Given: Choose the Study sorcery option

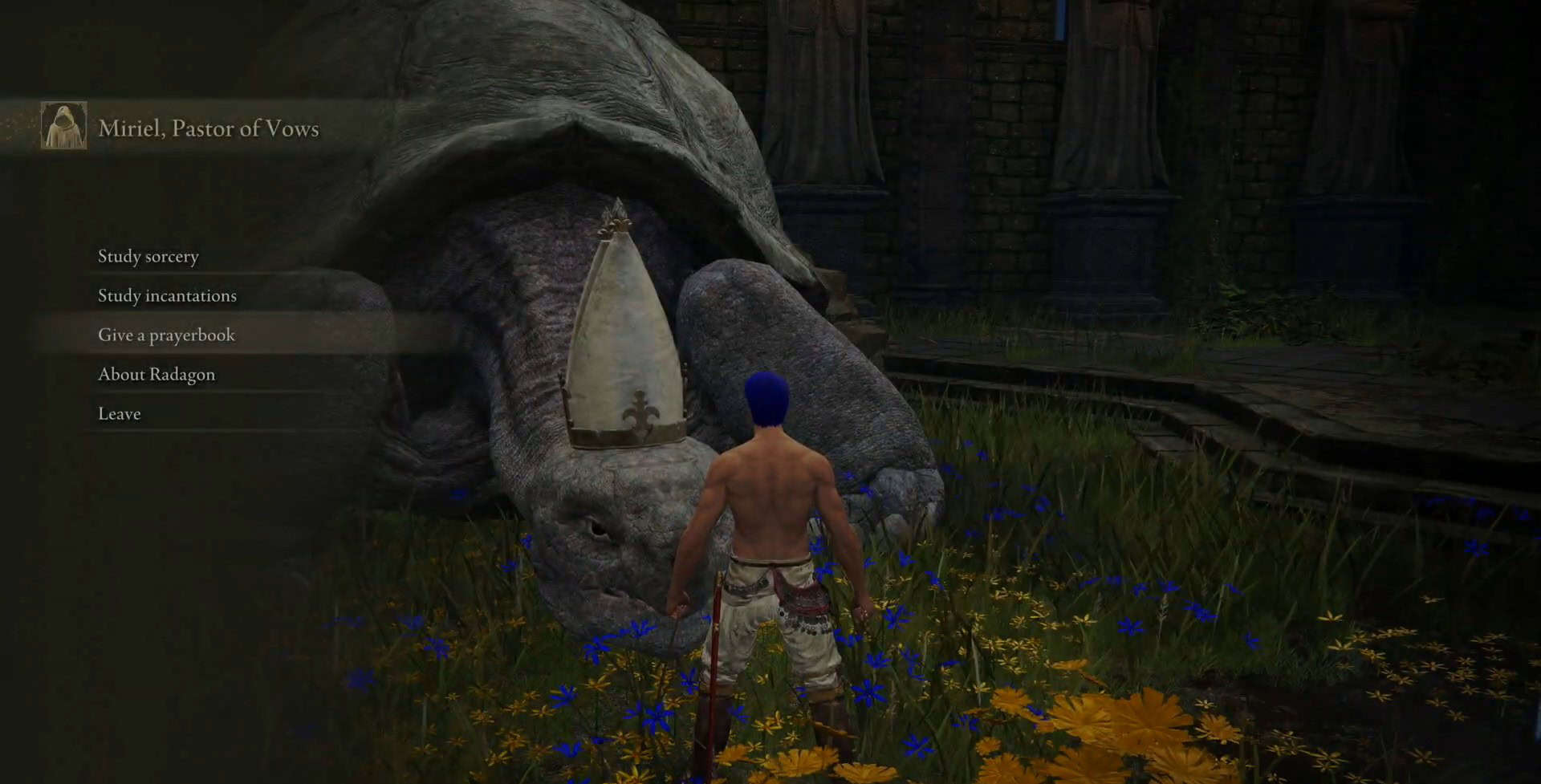Looking at the screenshot, I should [148, 257].
